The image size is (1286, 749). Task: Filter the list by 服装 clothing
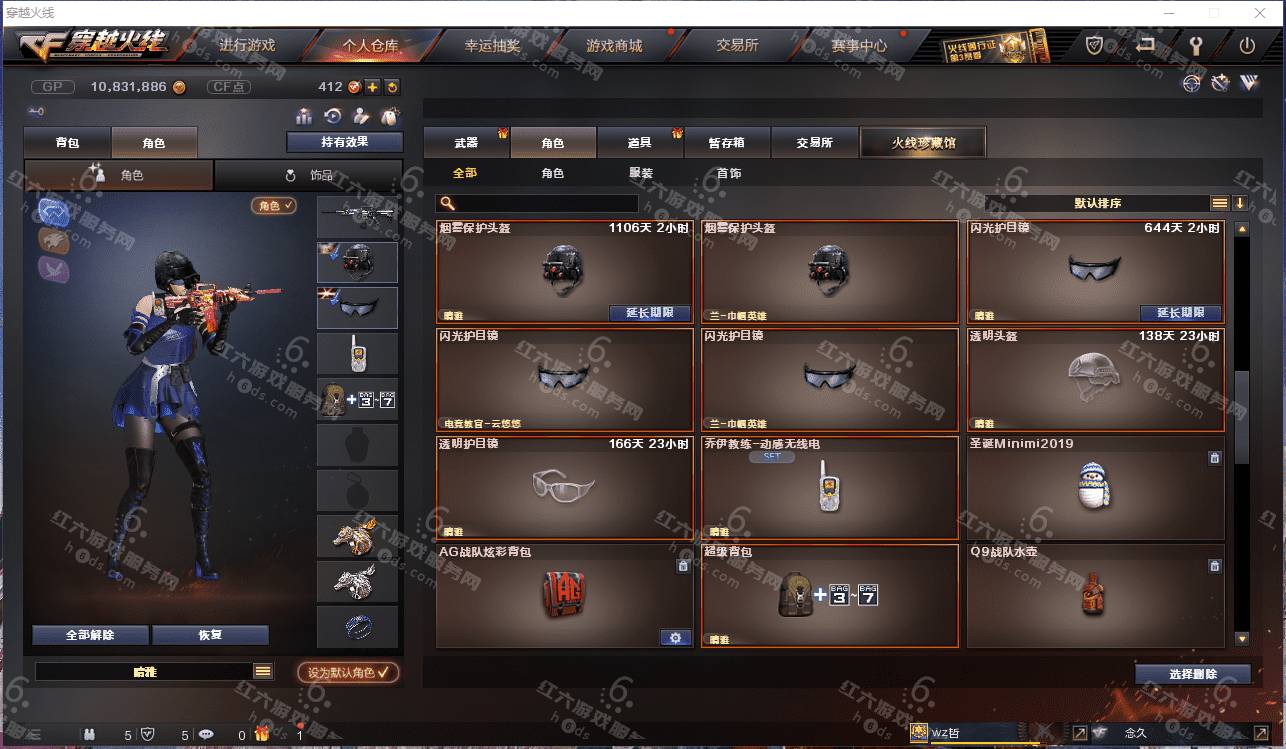pos(641,173)
